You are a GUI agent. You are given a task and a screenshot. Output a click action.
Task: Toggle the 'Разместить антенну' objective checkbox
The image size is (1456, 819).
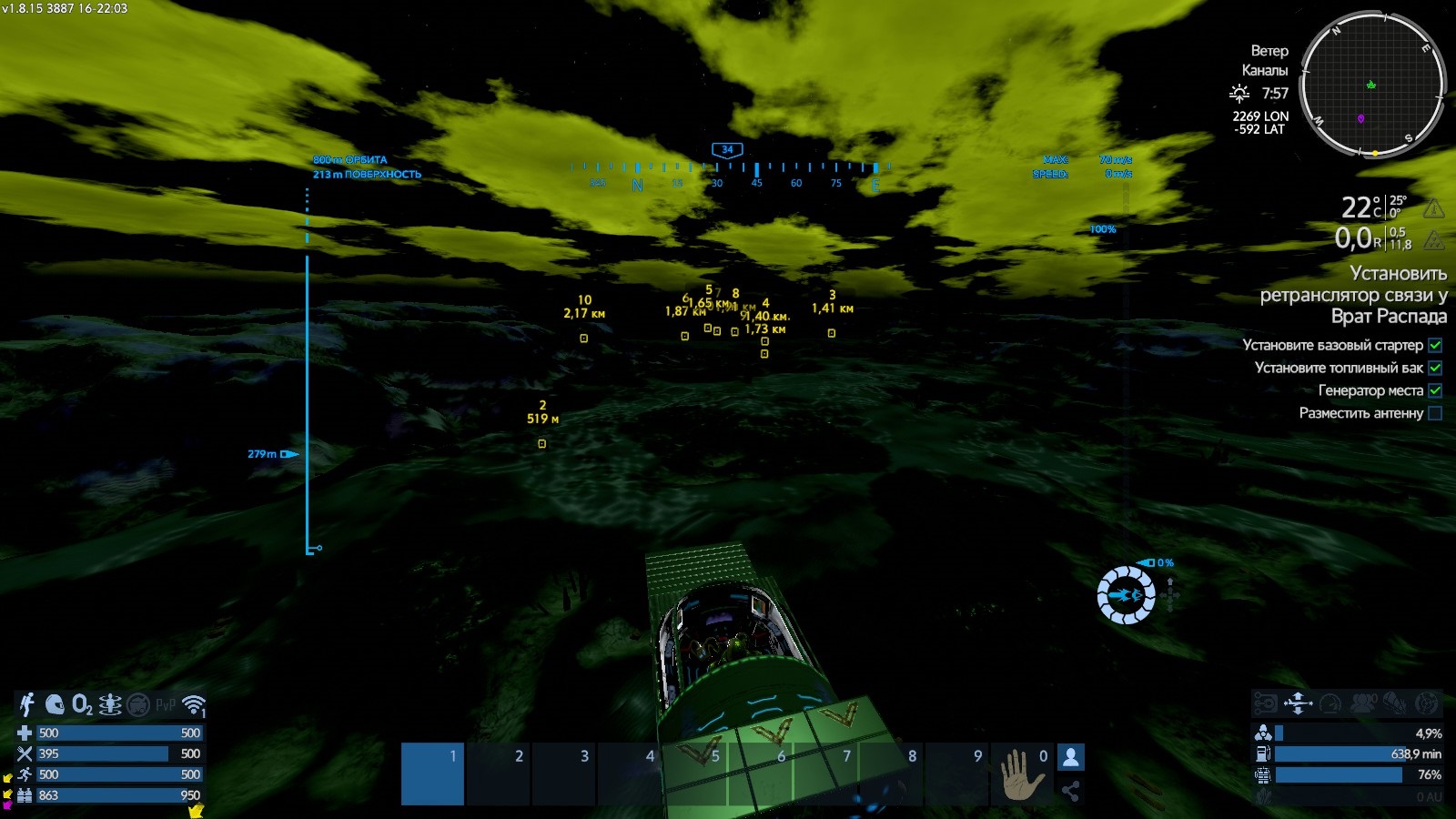(x=1435, y=413)
